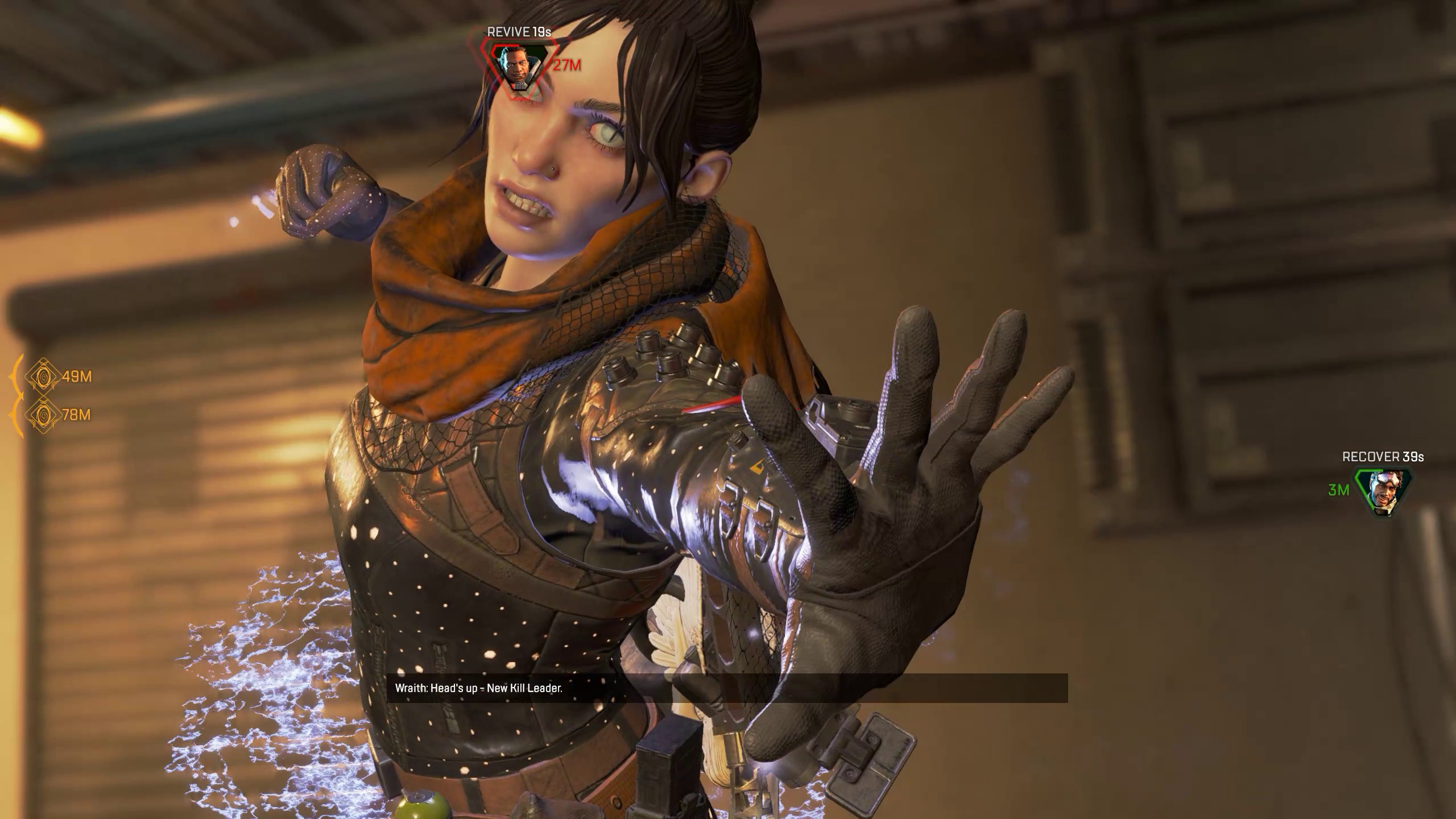Image resolution: width=1456 pixels, height=819 pixels.
Task: Click the word Wraith in the chat bar
Action: [x=407, y=688]
